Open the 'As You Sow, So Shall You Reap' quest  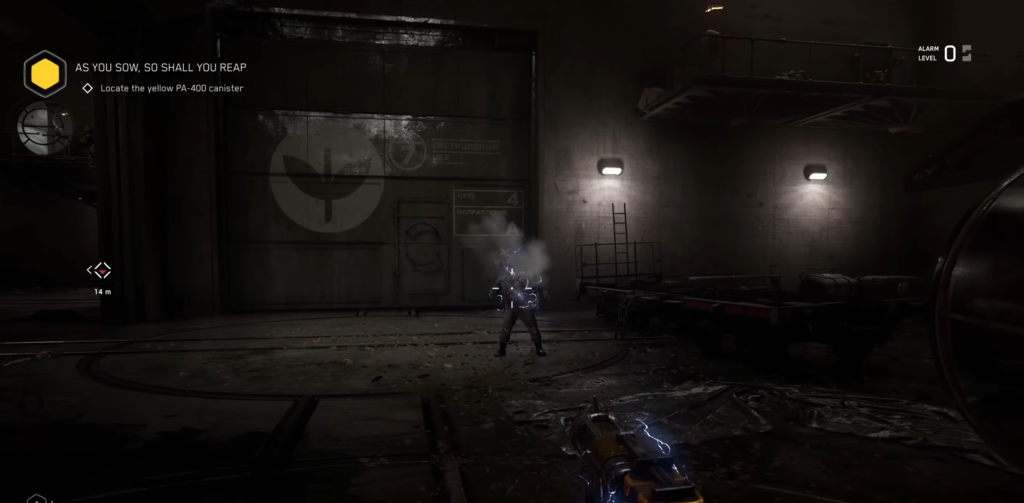coord(161,68)
